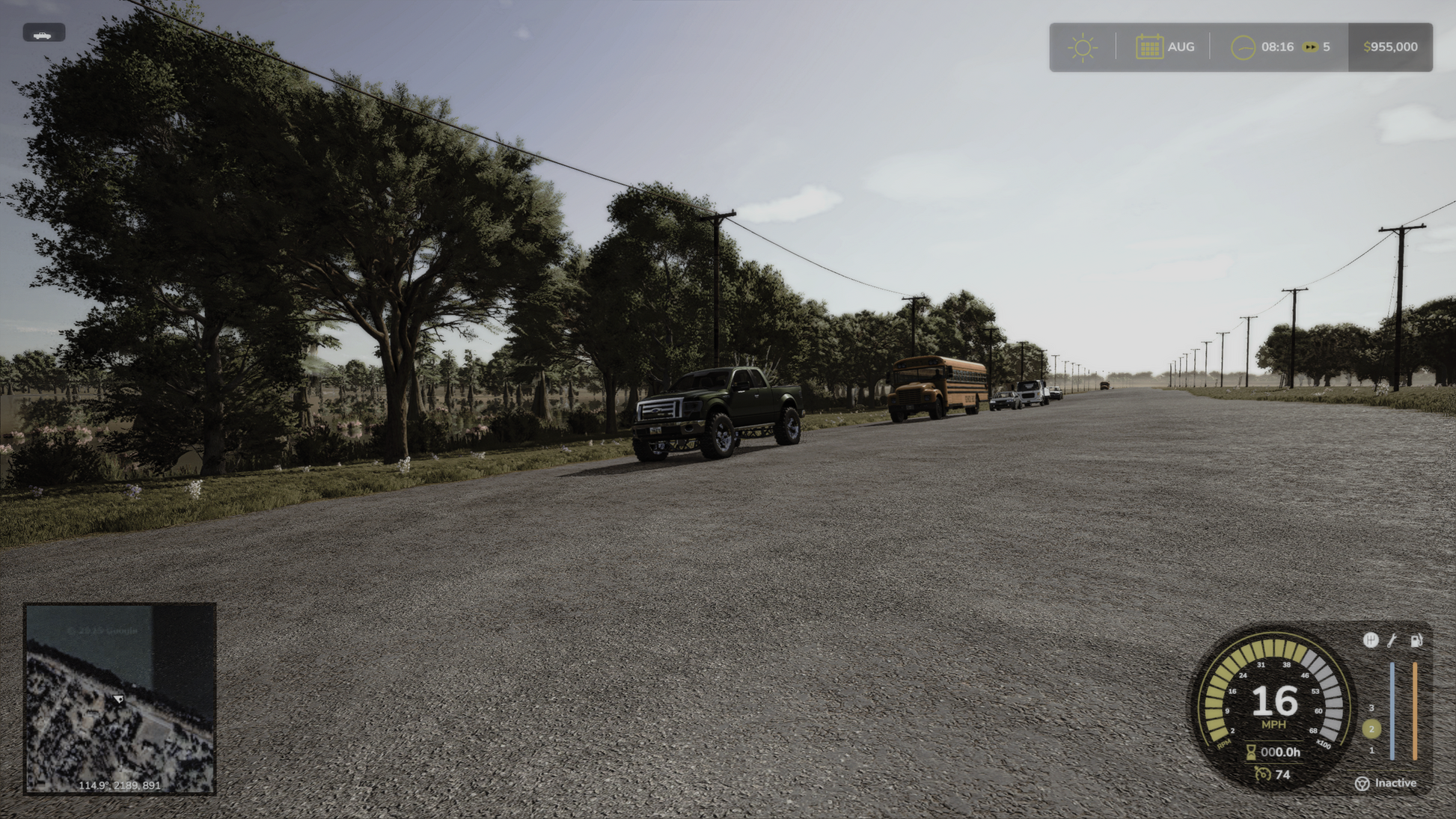This screenshot has width=1456, height=819.
Task: Click the hourglass operating hours icon
Action: point(1250,752)
